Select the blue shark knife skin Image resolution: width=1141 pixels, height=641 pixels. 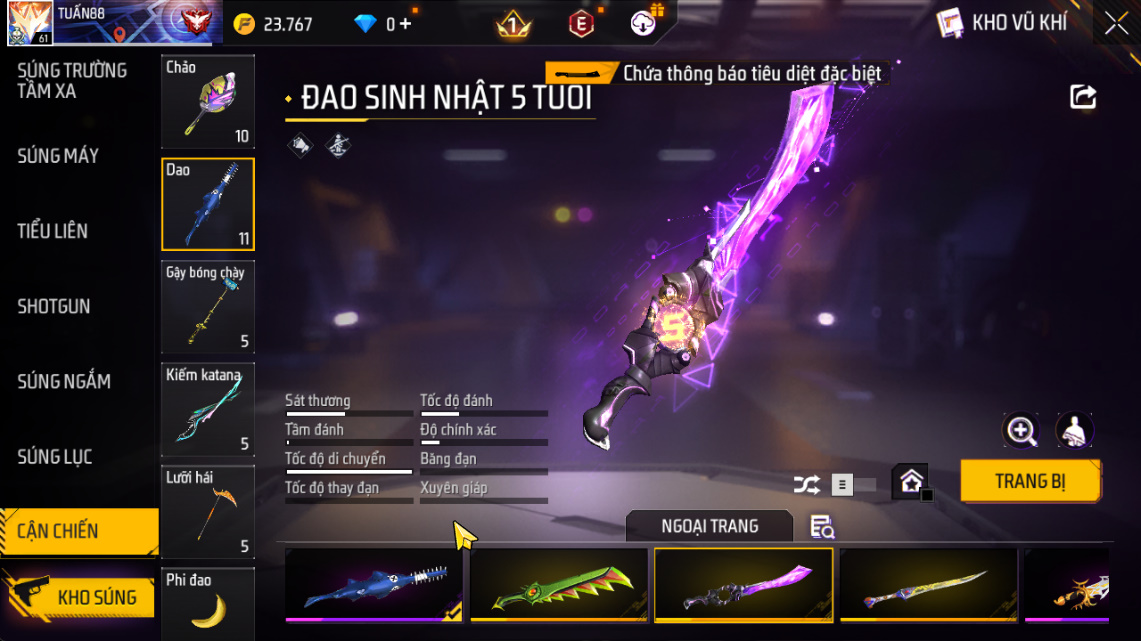tap(374, 585)
